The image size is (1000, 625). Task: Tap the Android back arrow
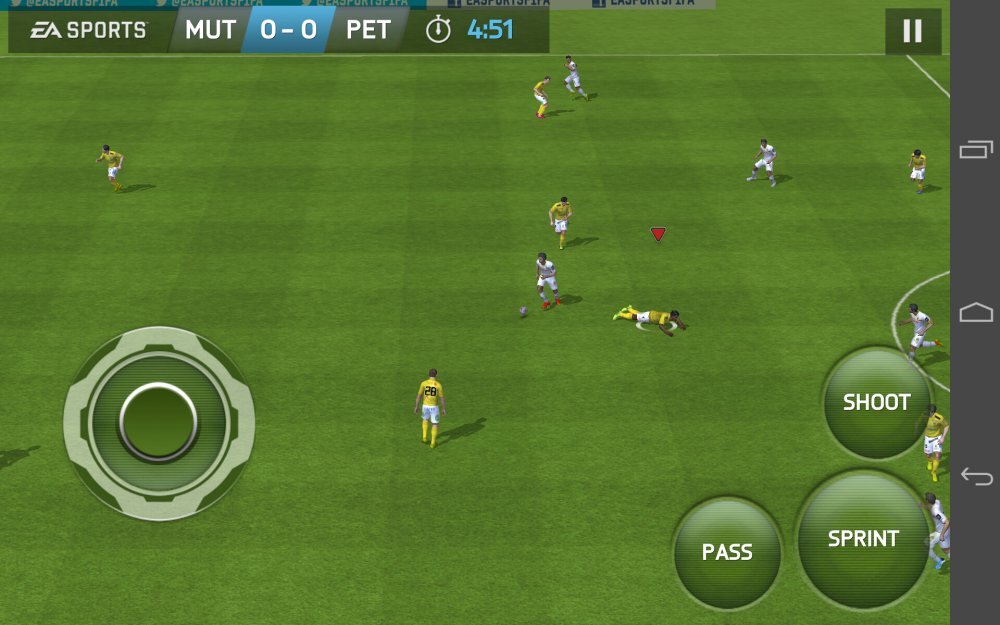[976, 476]
